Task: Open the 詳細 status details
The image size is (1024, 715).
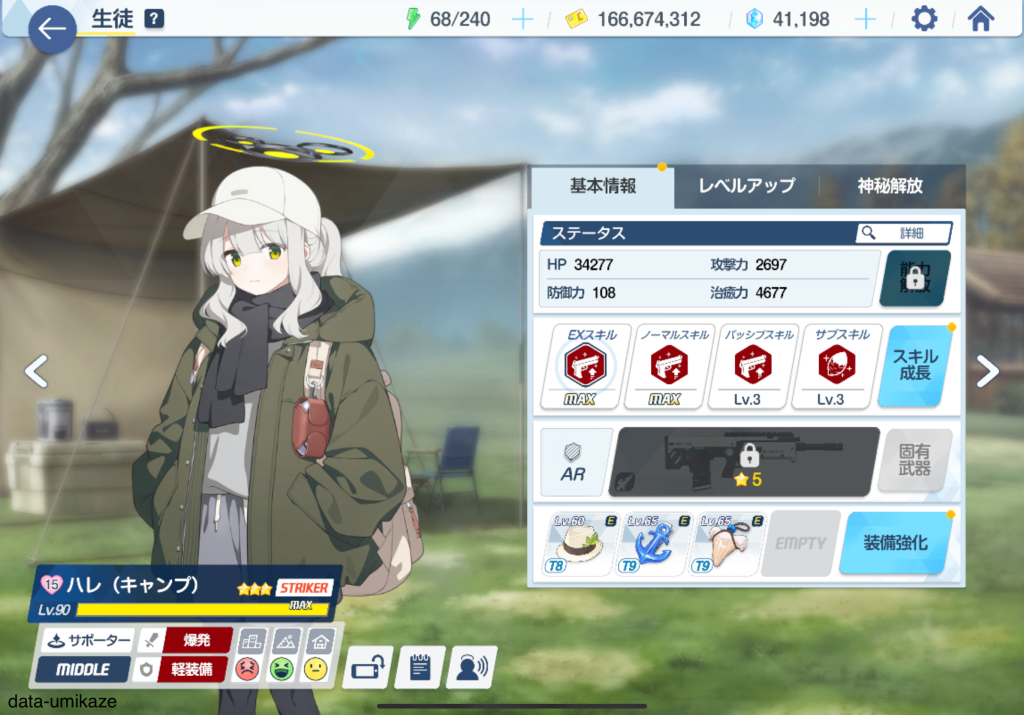Action: click(903, 233)
